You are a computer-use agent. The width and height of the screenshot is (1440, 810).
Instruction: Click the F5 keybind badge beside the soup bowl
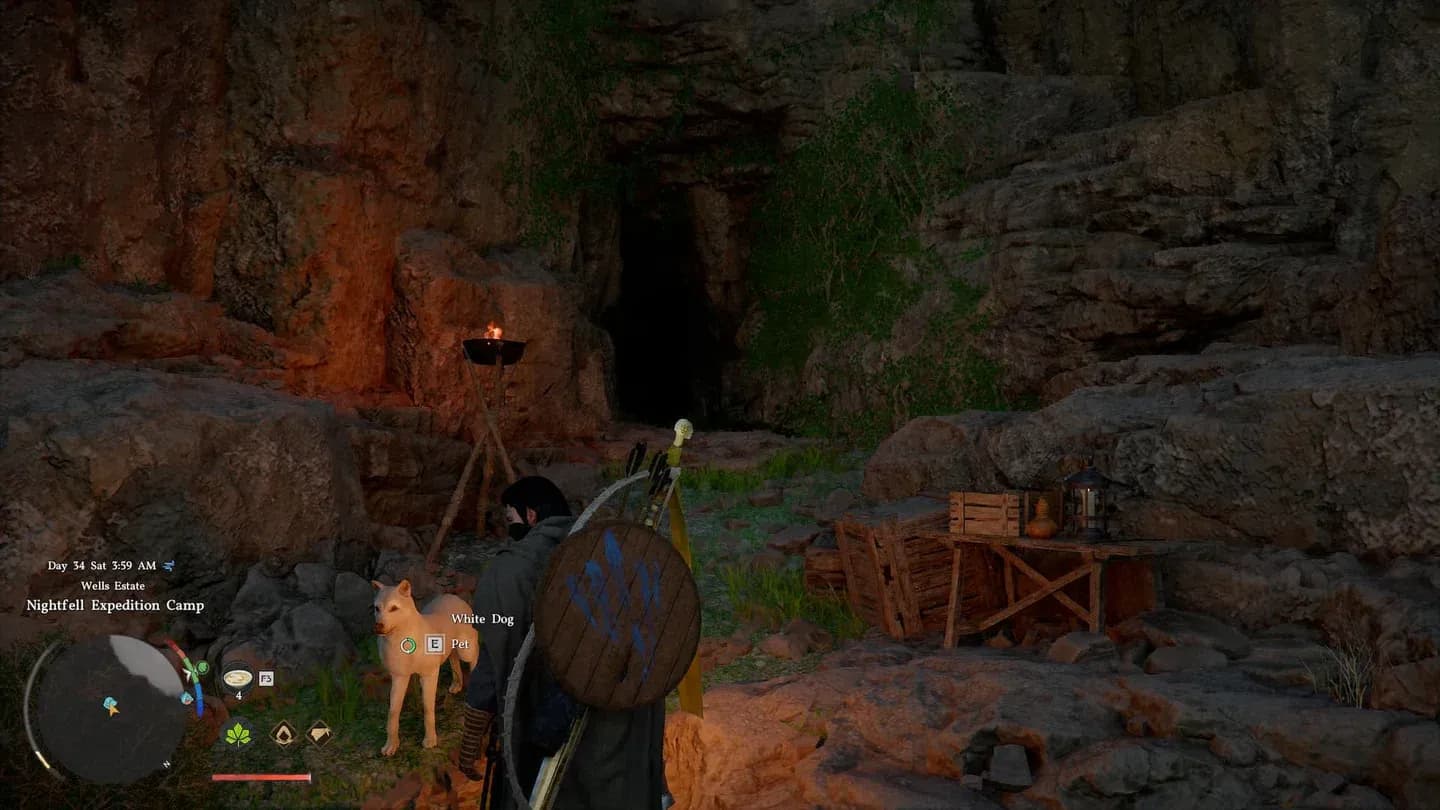266,678
